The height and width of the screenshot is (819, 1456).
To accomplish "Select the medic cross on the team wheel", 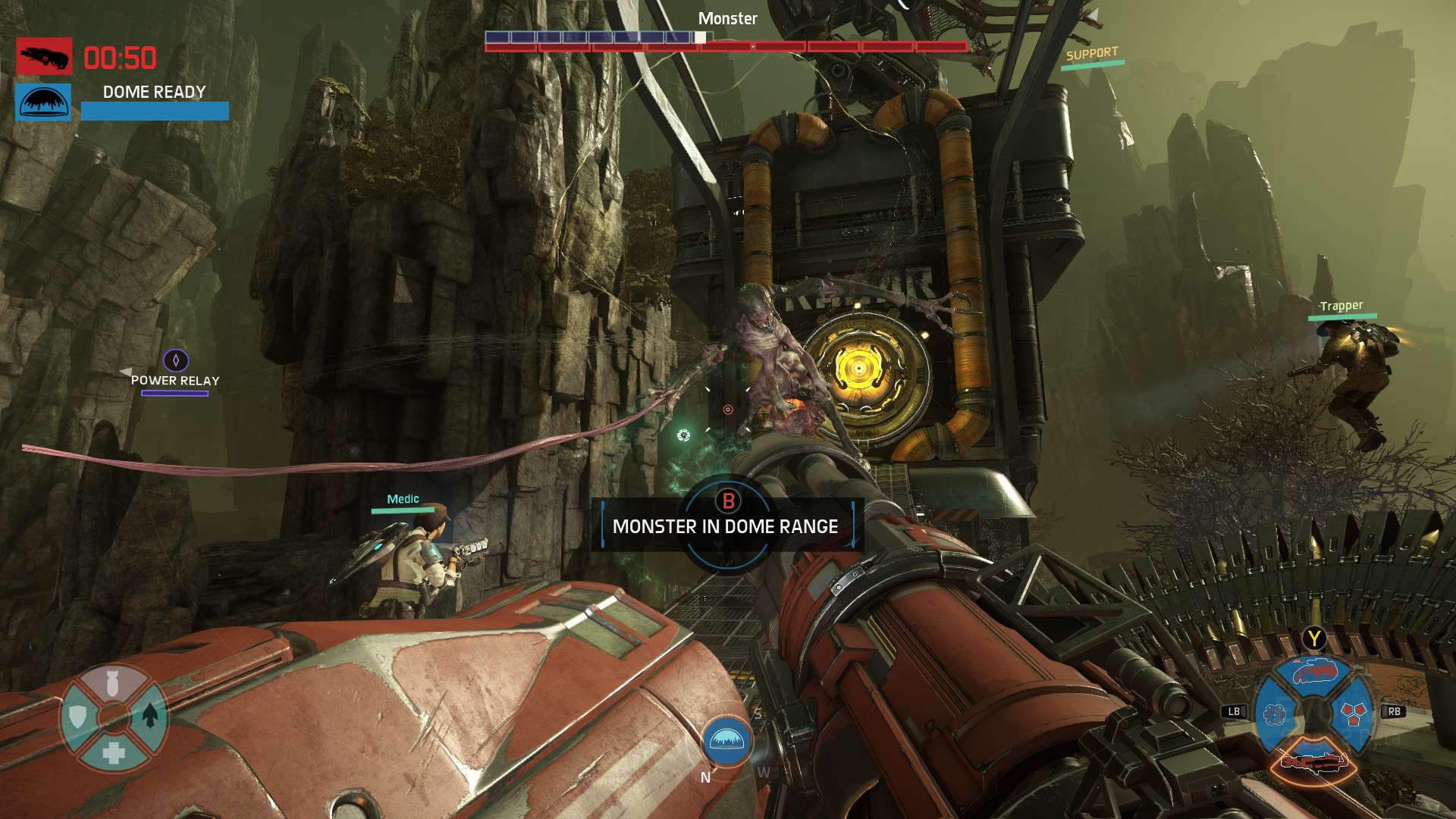I will click(x=114, y=752).
